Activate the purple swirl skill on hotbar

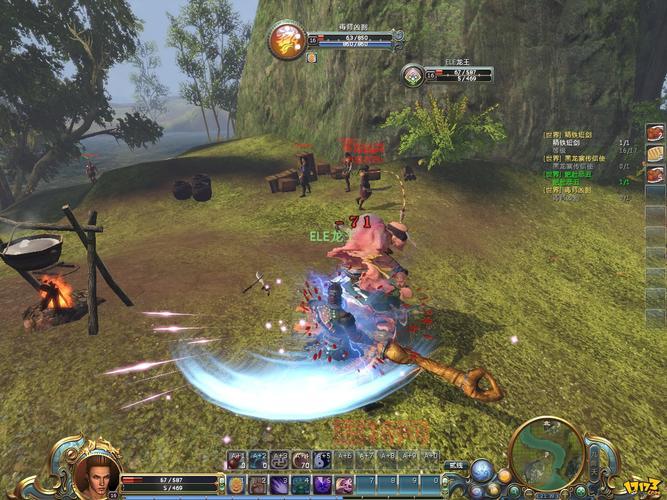click(322, 485)
